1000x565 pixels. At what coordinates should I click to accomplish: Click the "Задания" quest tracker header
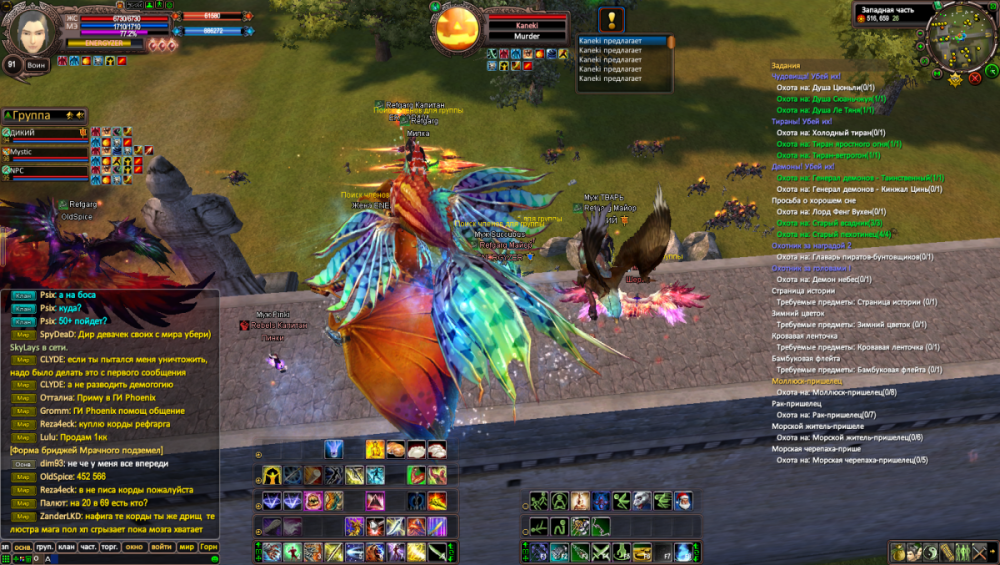786,64
